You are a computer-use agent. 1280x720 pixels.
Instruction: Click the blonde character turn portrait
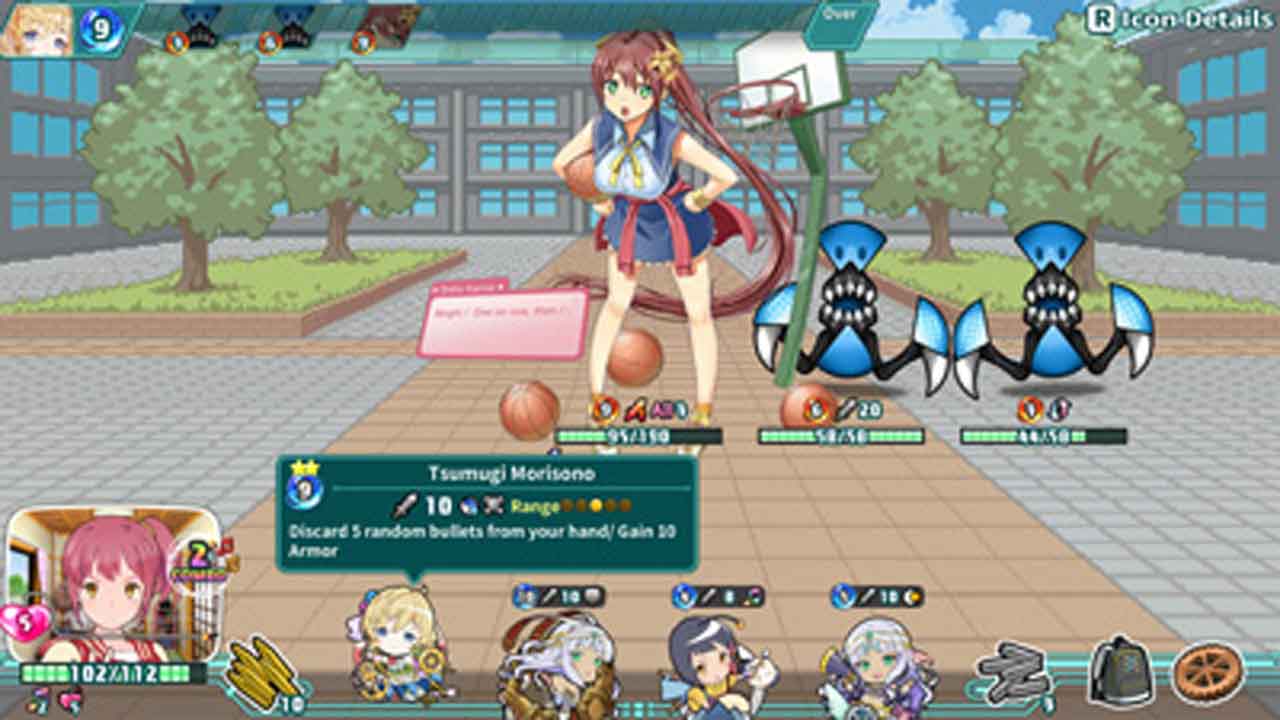pyautogui.click(x=38, y=30)
